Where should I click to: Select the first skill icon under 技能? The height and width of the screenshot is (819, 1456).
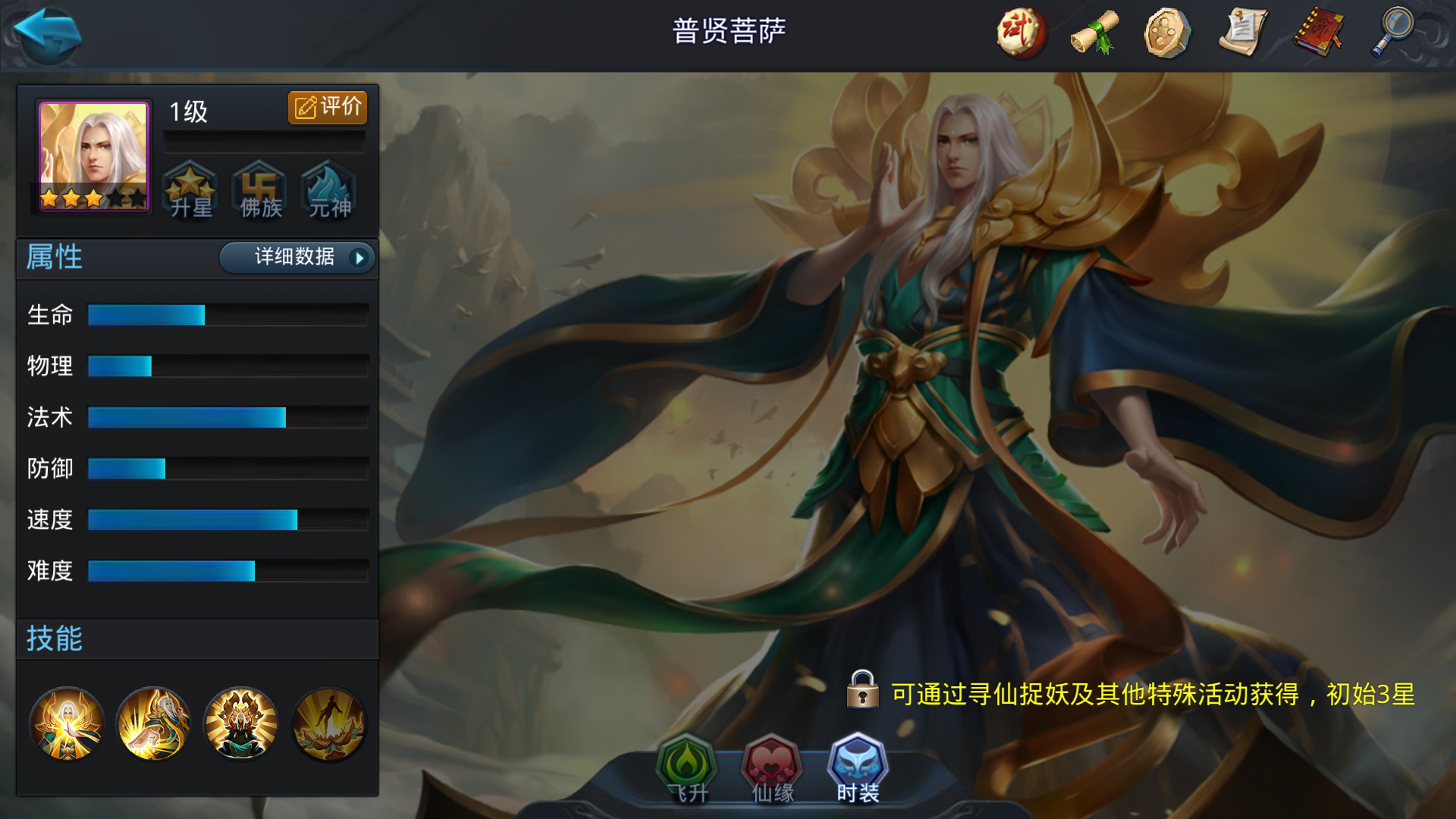pos(67,724)
